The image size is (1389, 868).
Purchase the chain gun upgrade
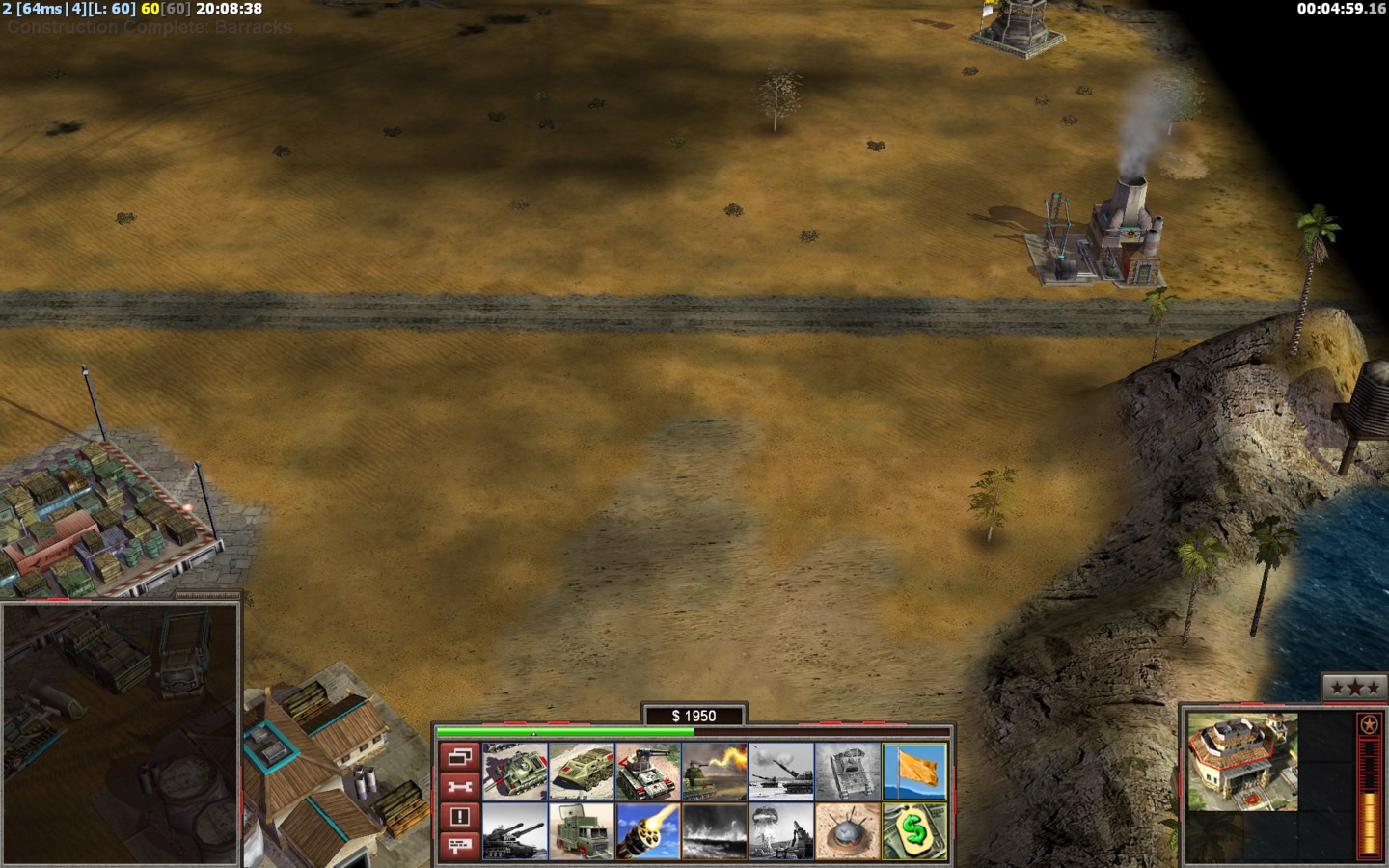[x=648, y=831]
